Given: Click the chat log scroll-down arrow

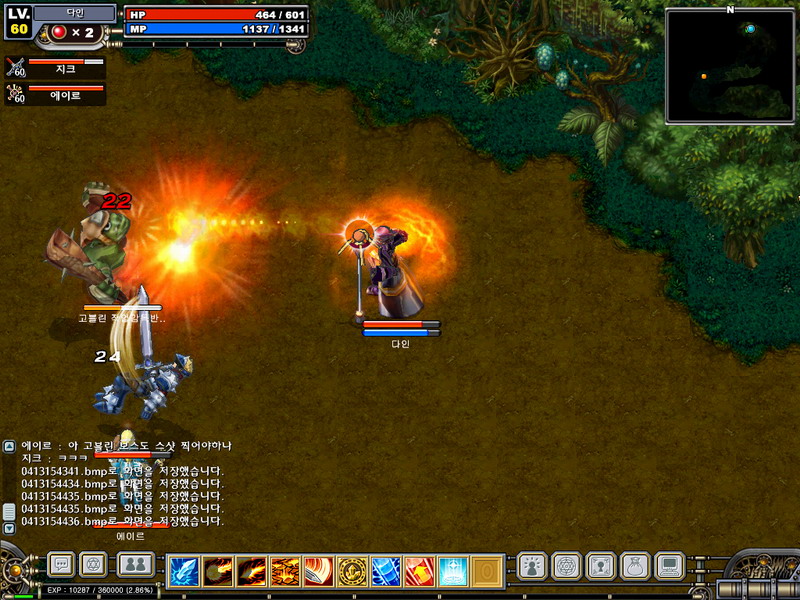Looking at the screenshot, I should click(9, 527).
